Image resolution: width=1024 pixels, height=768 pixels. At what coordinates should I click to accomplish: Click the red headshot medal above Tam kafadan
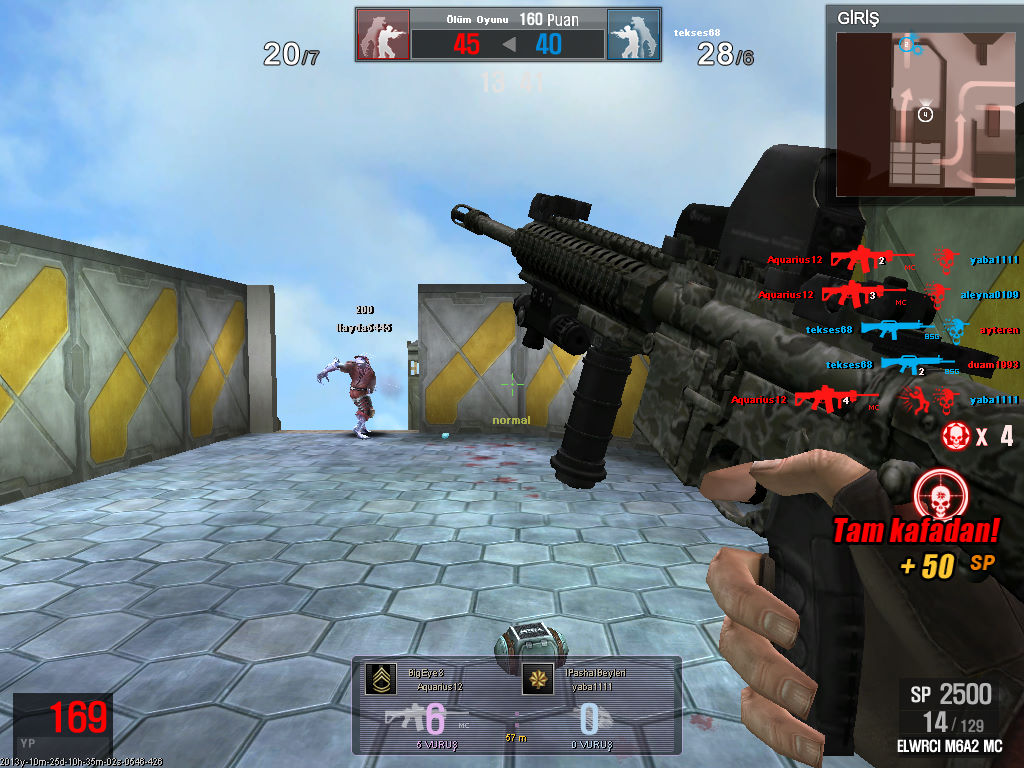(938, 494)
